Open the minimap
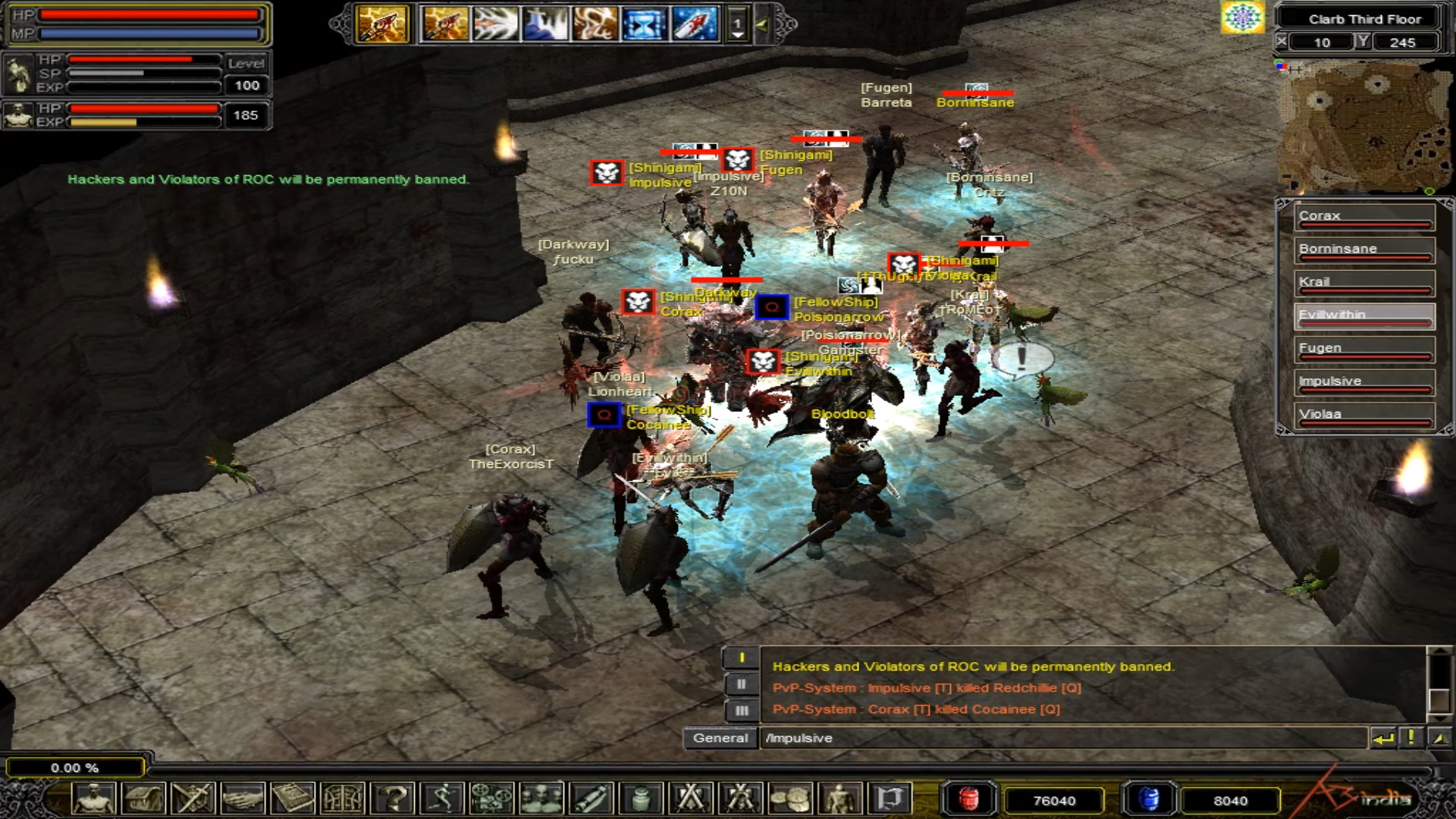 [1363, 125]
